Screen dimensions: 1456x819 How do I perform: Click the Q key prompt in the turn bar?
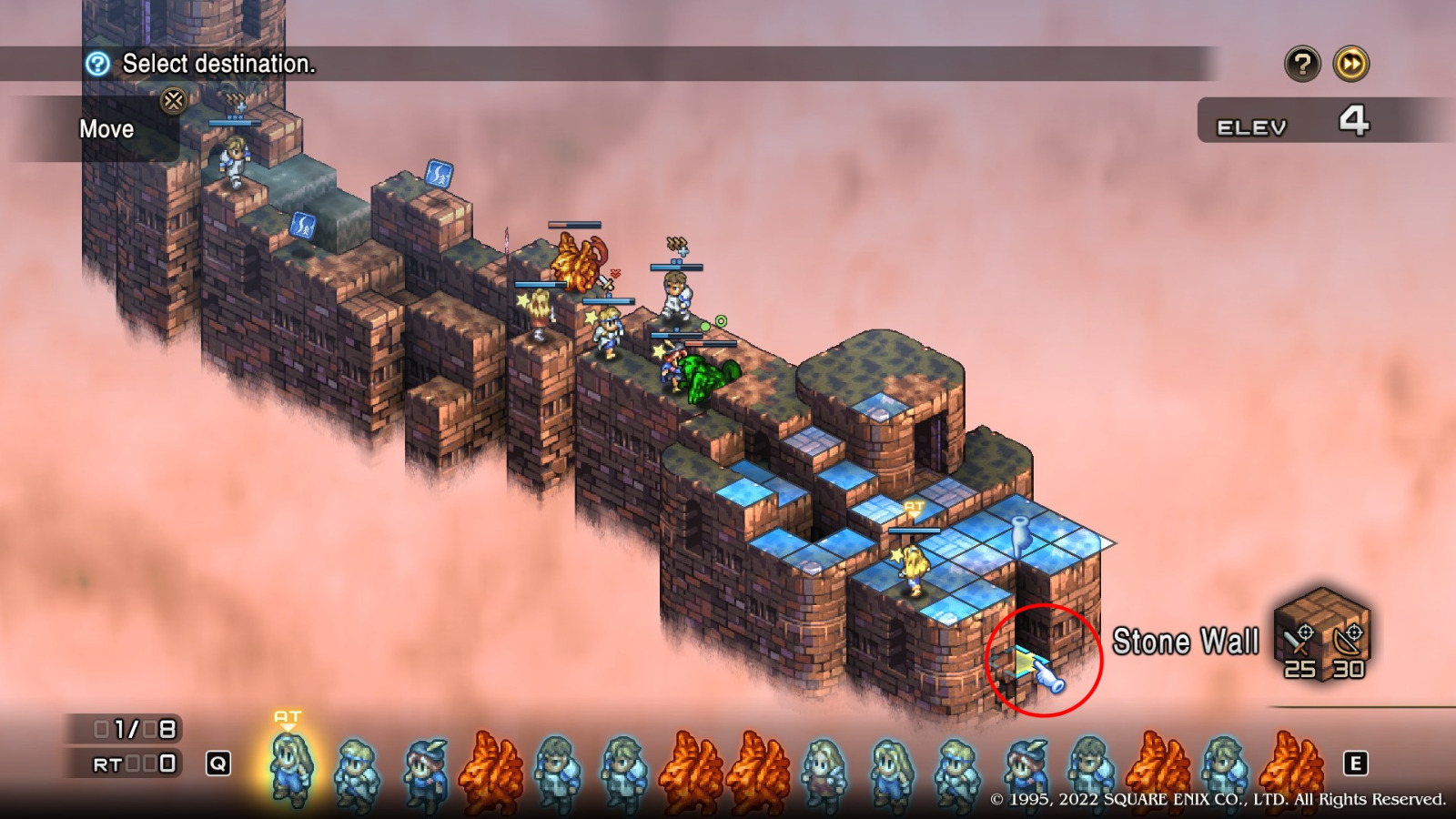217,763
